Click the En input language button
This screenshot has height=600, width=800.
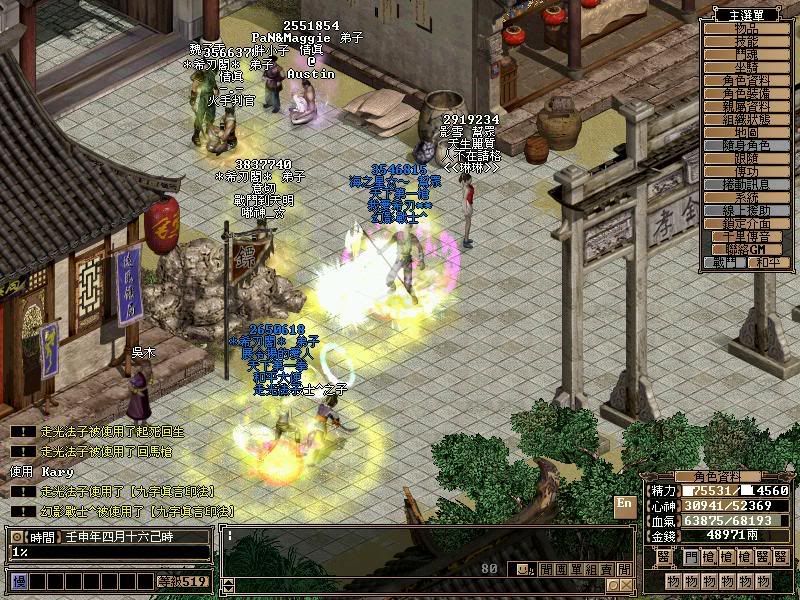click(625, 503)
